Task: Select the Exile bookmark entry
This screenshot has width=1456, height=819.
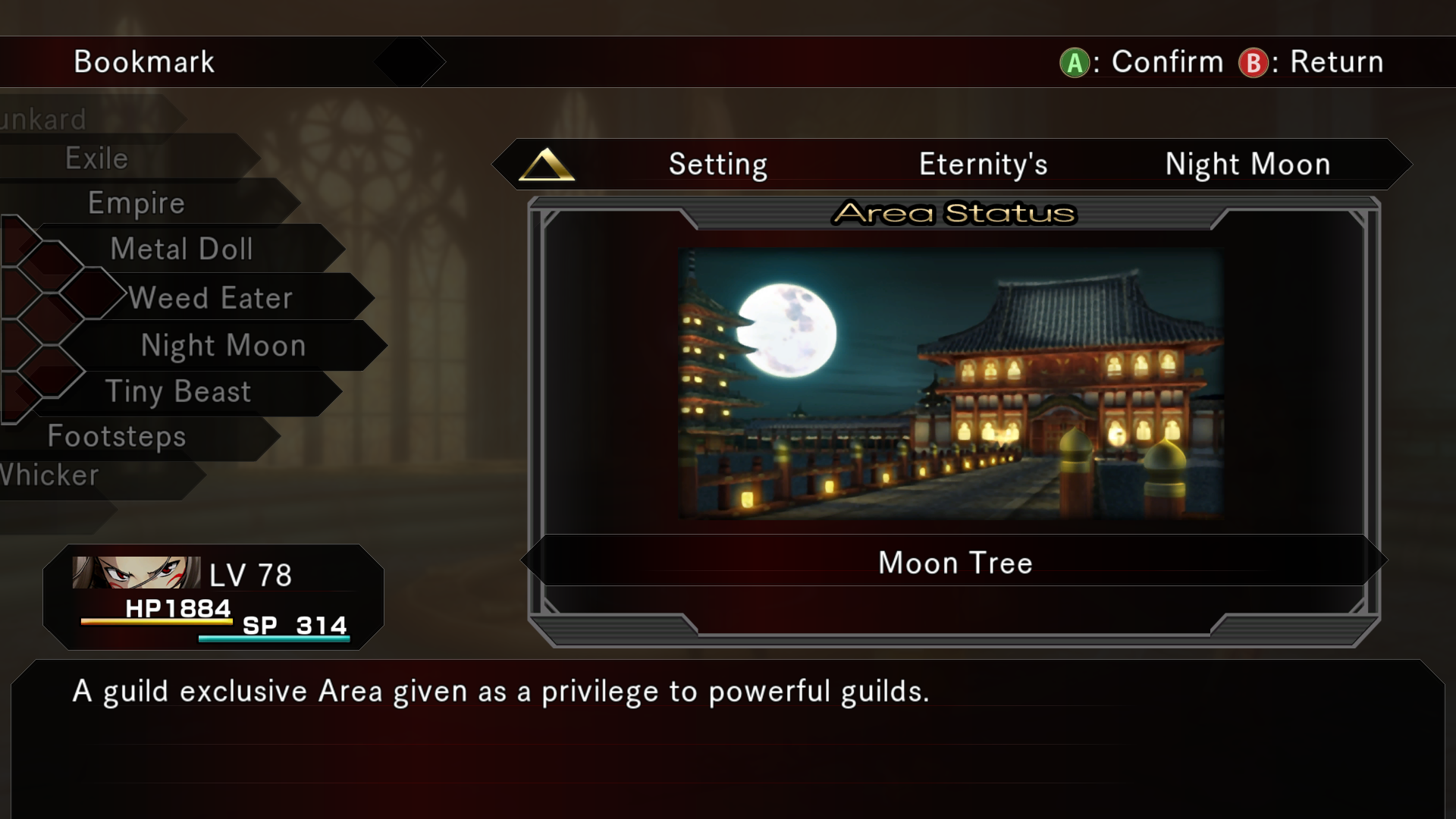Action: (x=97, y=158)
